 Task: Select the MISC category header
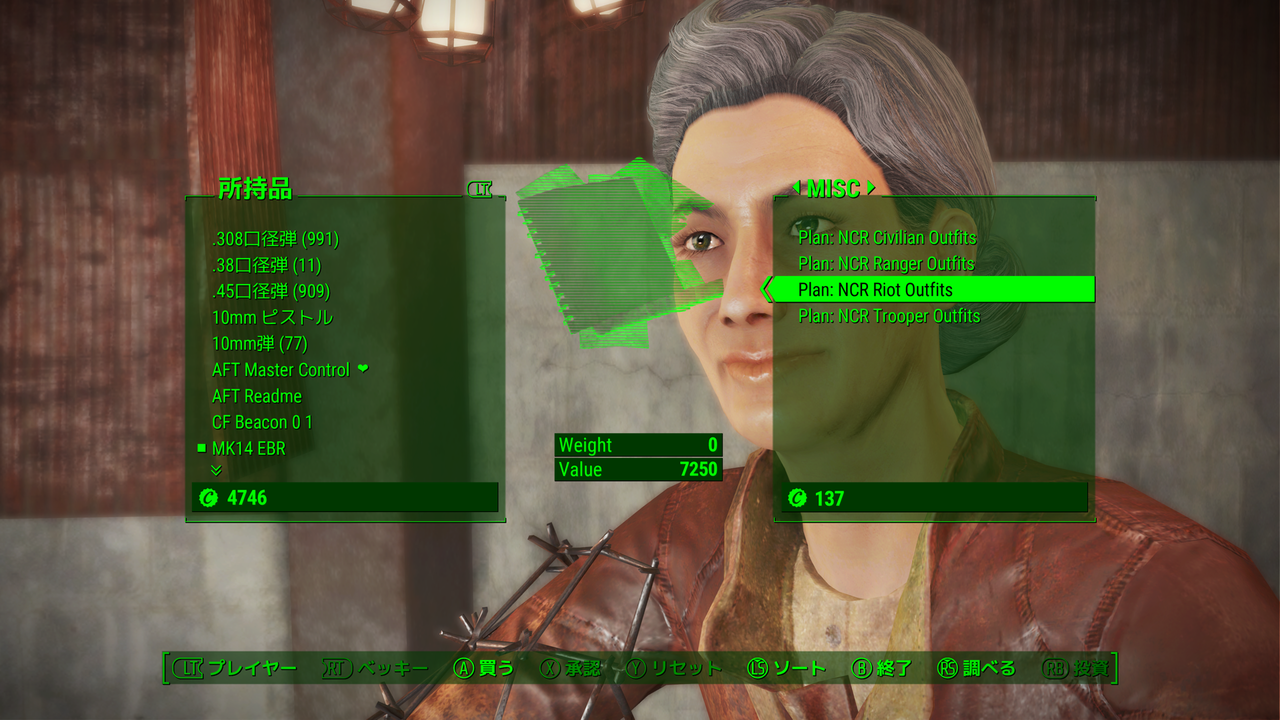pos(836,189)
